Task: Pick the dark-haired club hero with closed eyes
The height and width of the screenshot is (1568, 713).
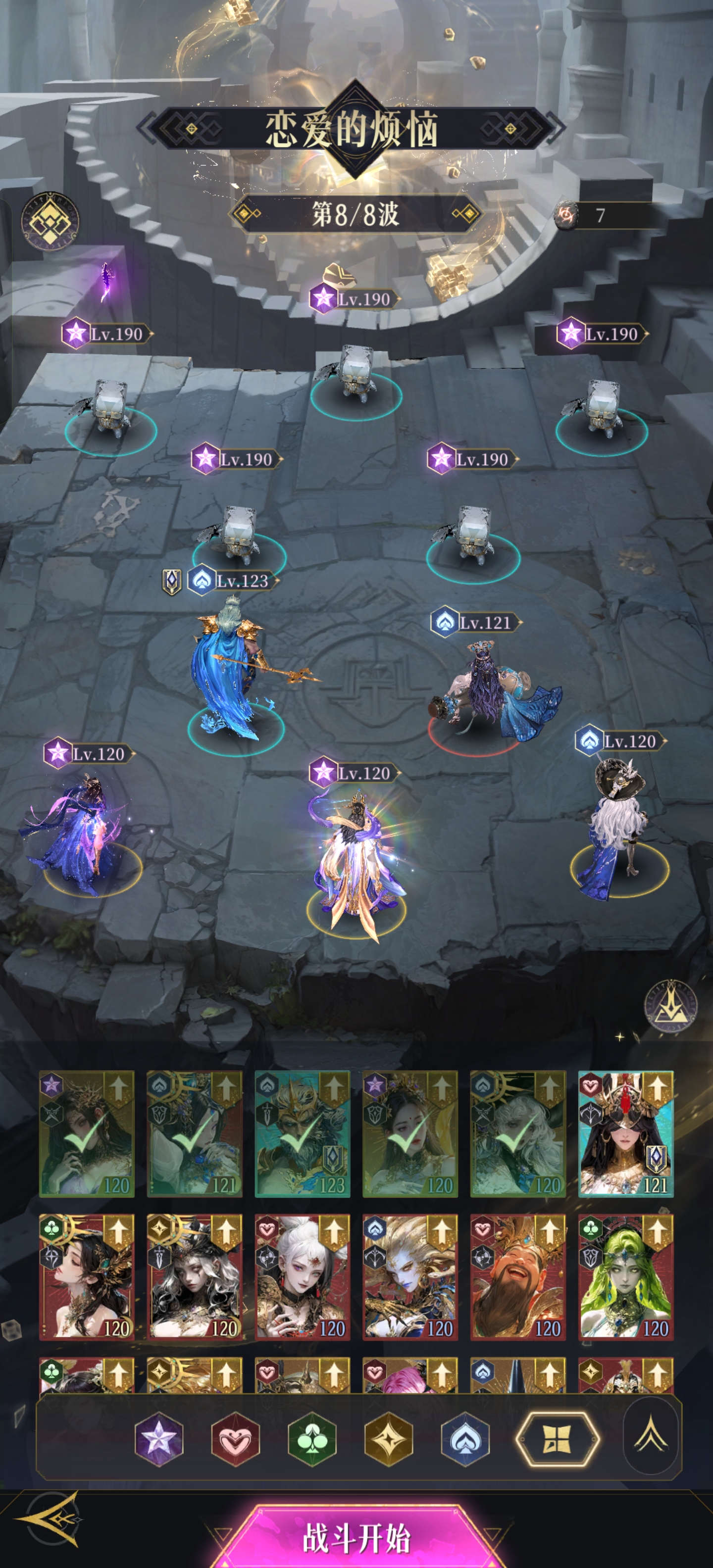Action: click(87, 1277)
